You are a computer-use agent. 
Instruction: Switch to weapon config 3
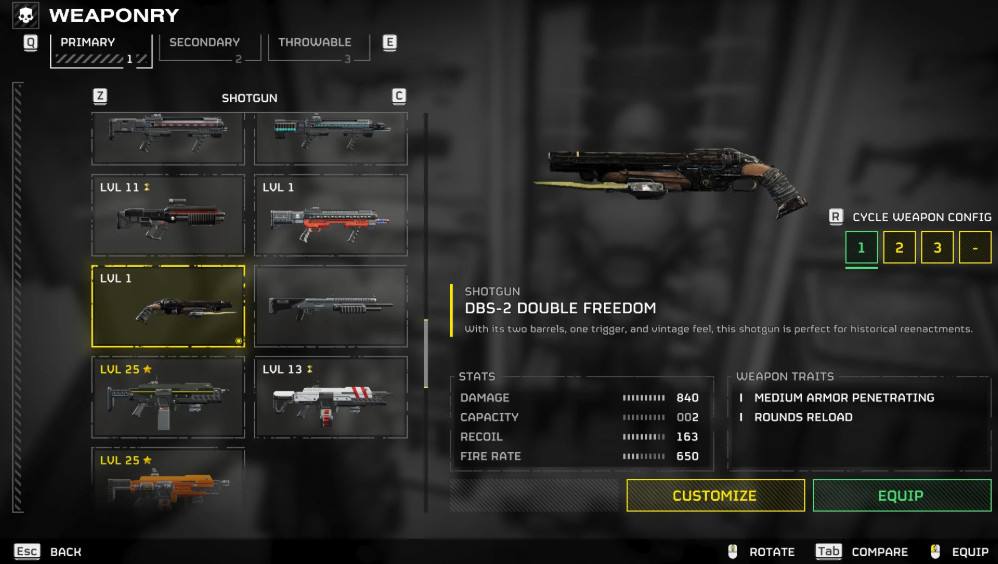point(937,247)
